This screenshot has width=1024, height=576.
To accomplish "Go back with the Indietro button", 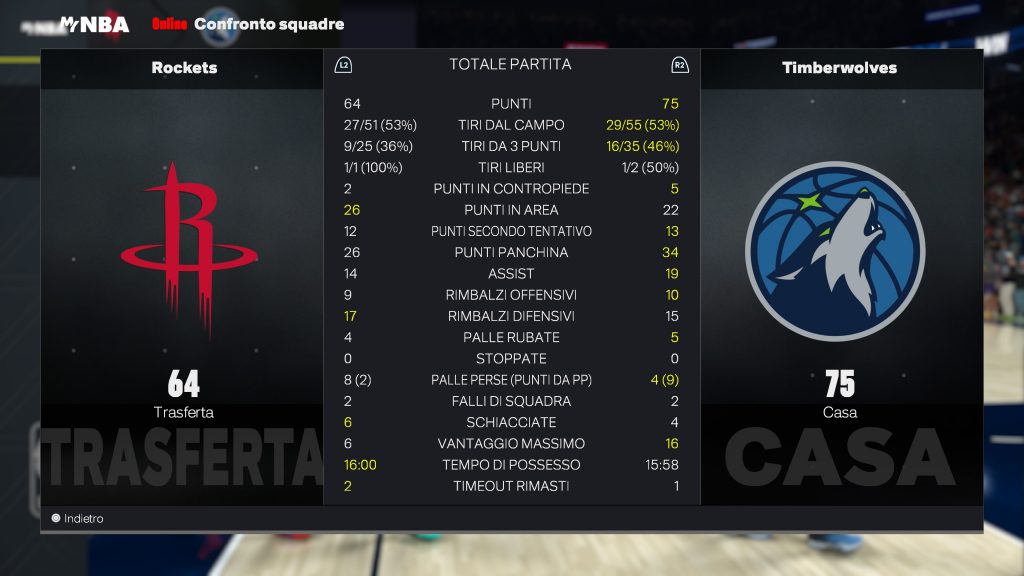I will coord(78,519).
